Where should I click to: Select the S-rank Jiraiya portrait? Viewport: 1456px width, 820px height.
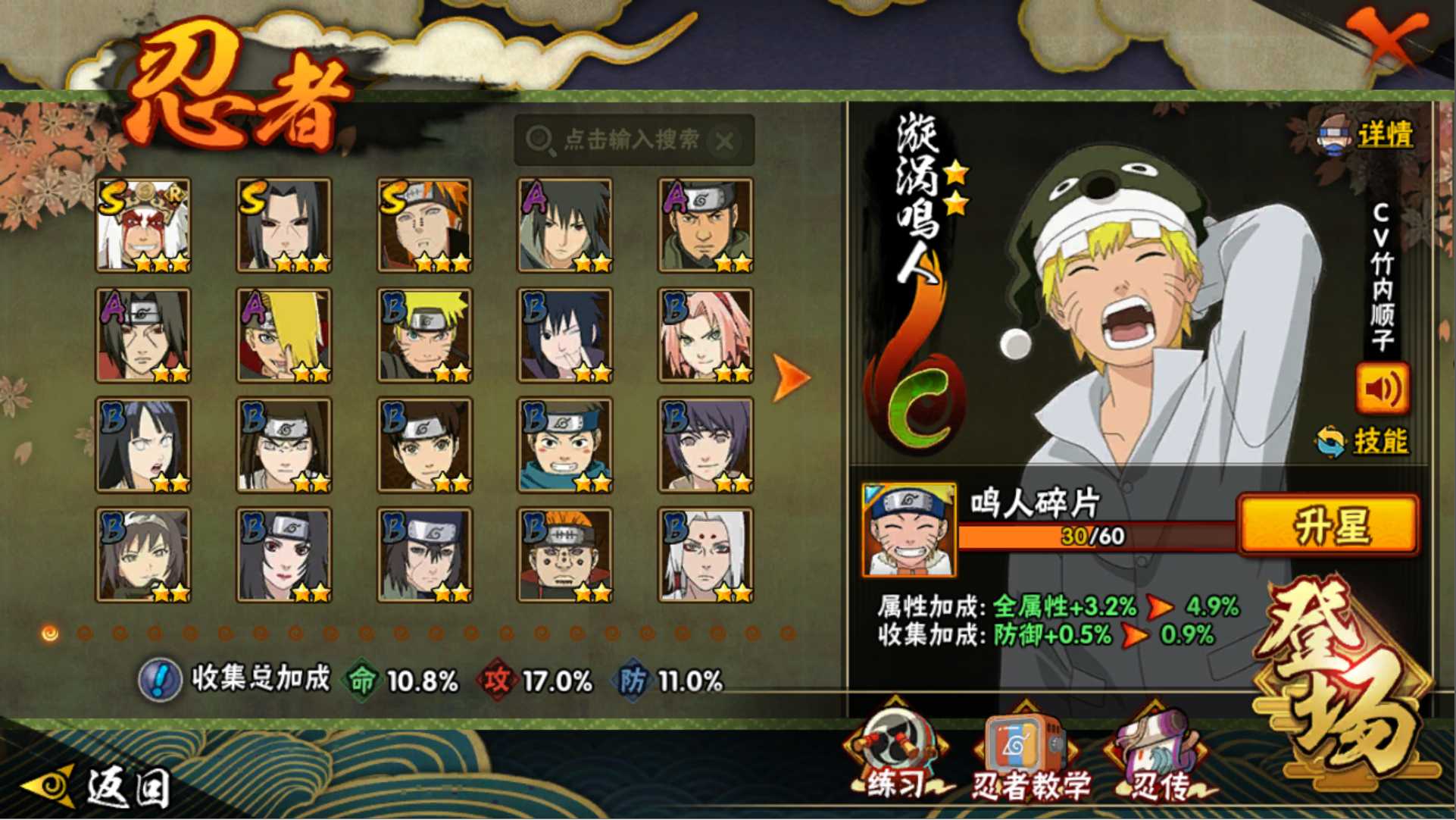tap(143, 225)
